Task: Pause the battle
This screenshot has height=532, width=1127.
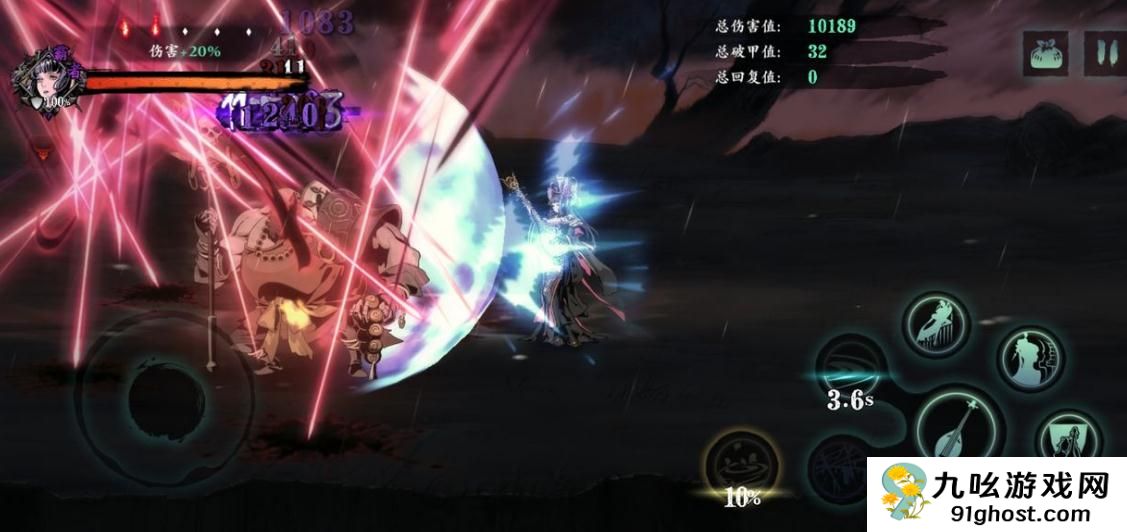Action: pos(1102,52)
